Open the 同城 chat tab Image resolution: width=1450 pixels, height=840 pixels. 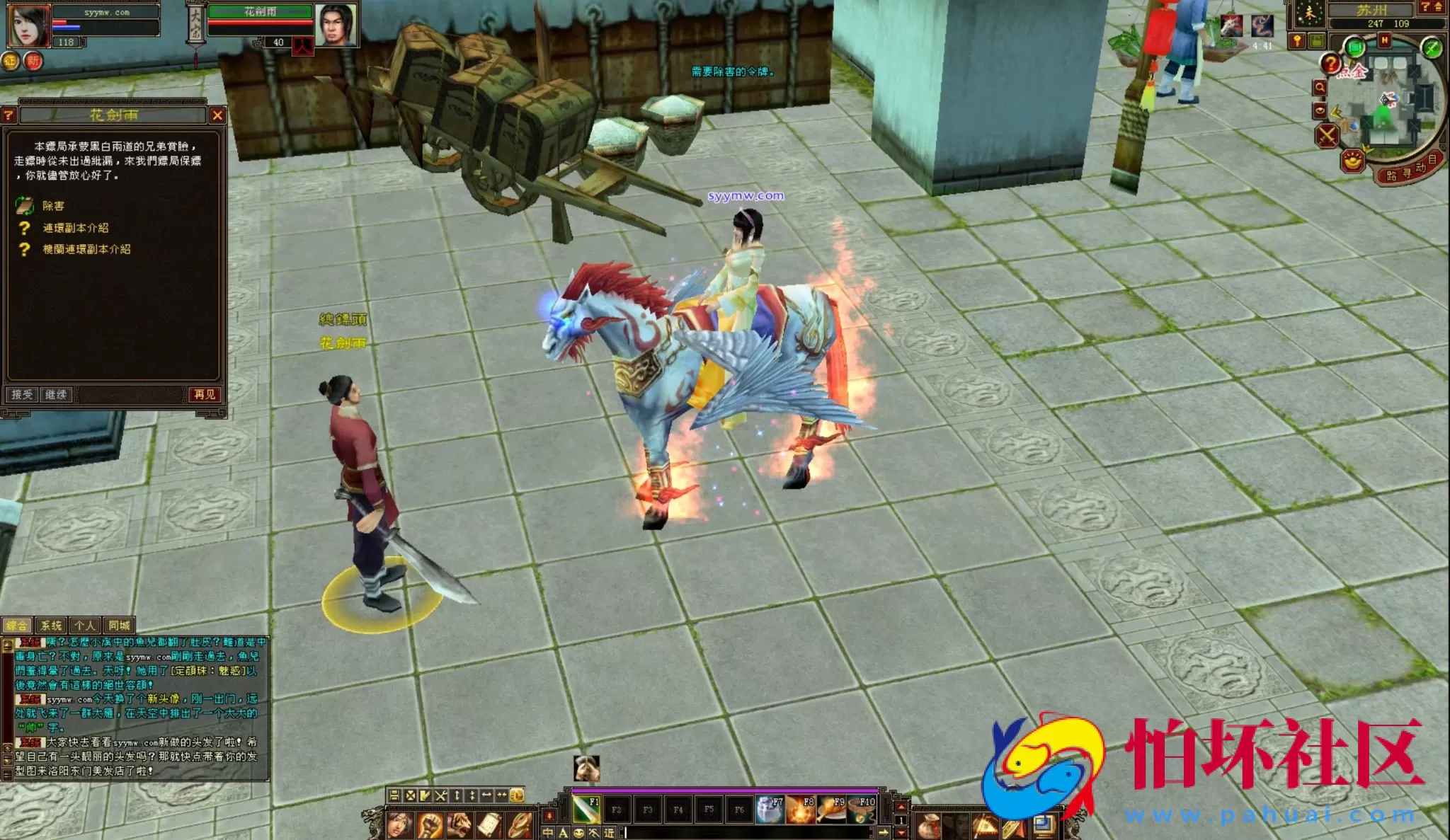click(119, 626)
